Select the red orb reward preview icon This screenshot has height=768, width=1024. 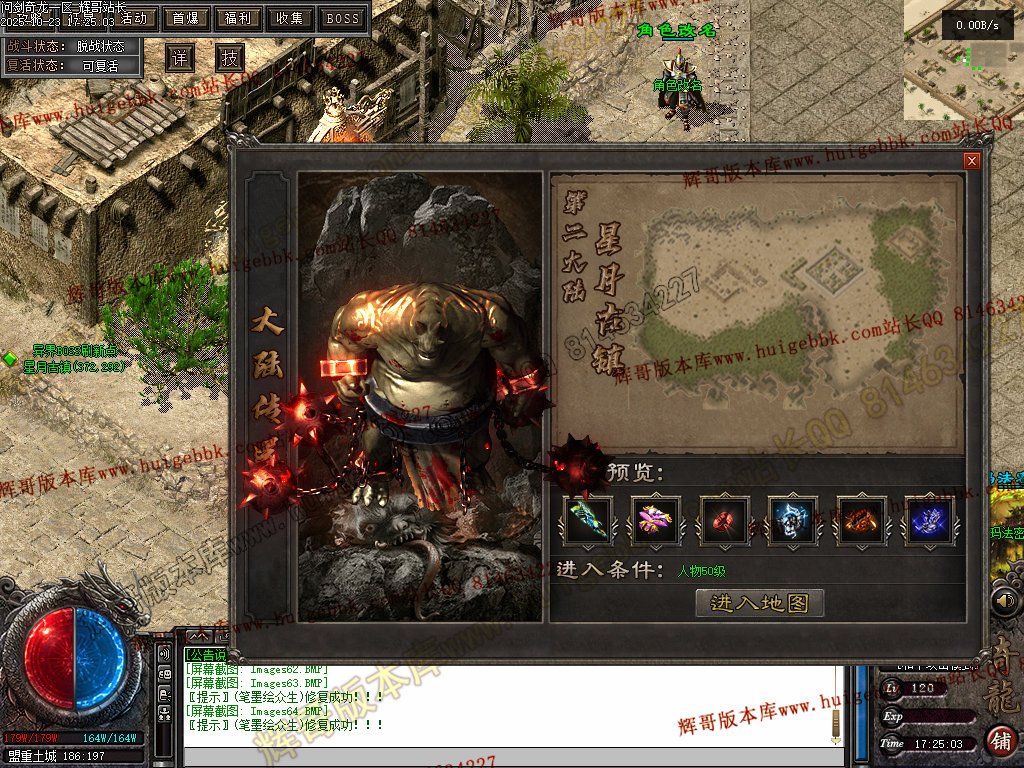coord(724,520)
